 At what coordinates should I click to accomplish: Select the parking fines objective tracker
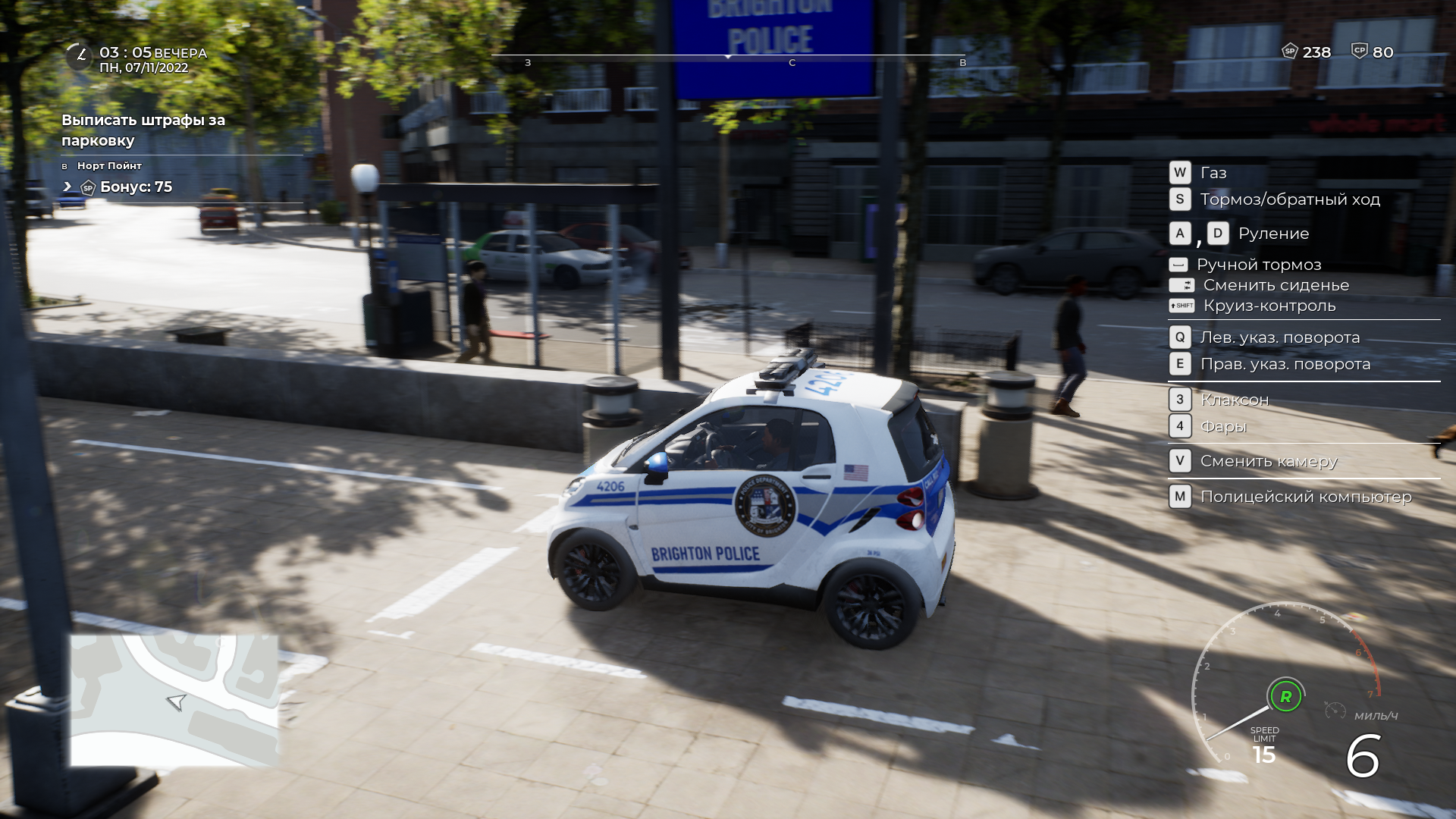[143, 130]
